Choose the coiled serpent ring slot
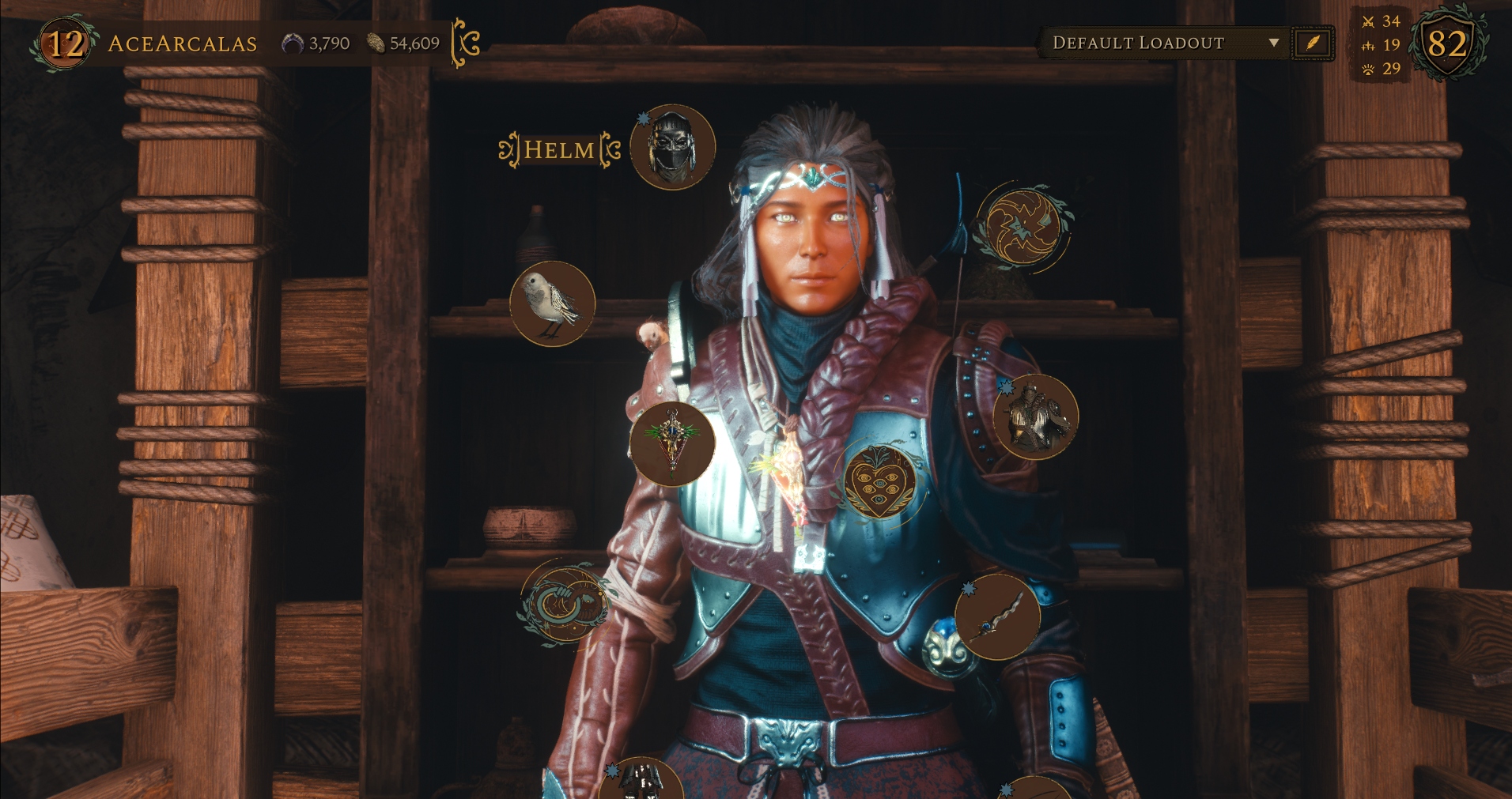The image size is (1512, 799). (564, 603)
